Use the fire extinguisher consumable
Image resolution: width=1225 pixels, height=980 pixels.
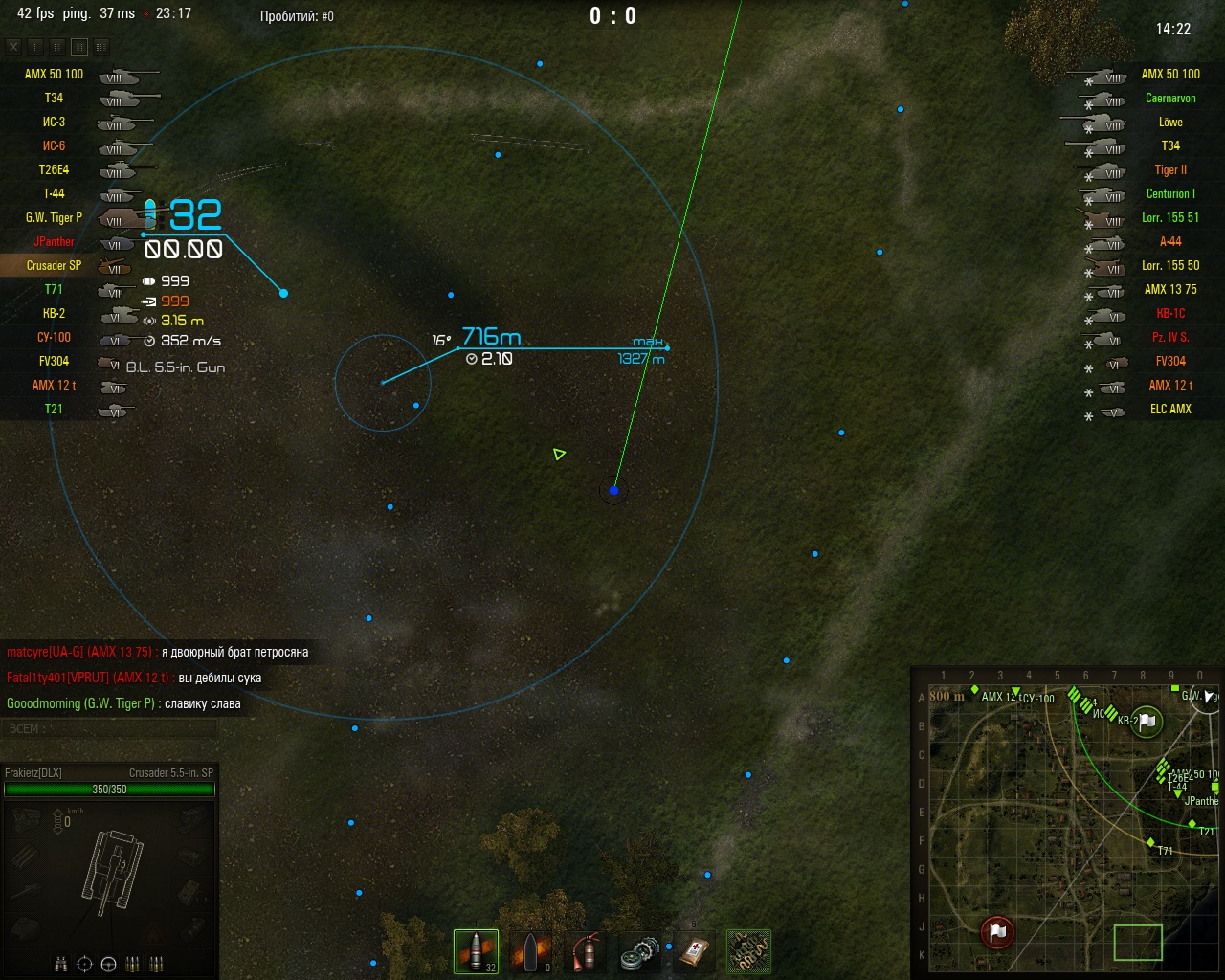pos(585,950)
